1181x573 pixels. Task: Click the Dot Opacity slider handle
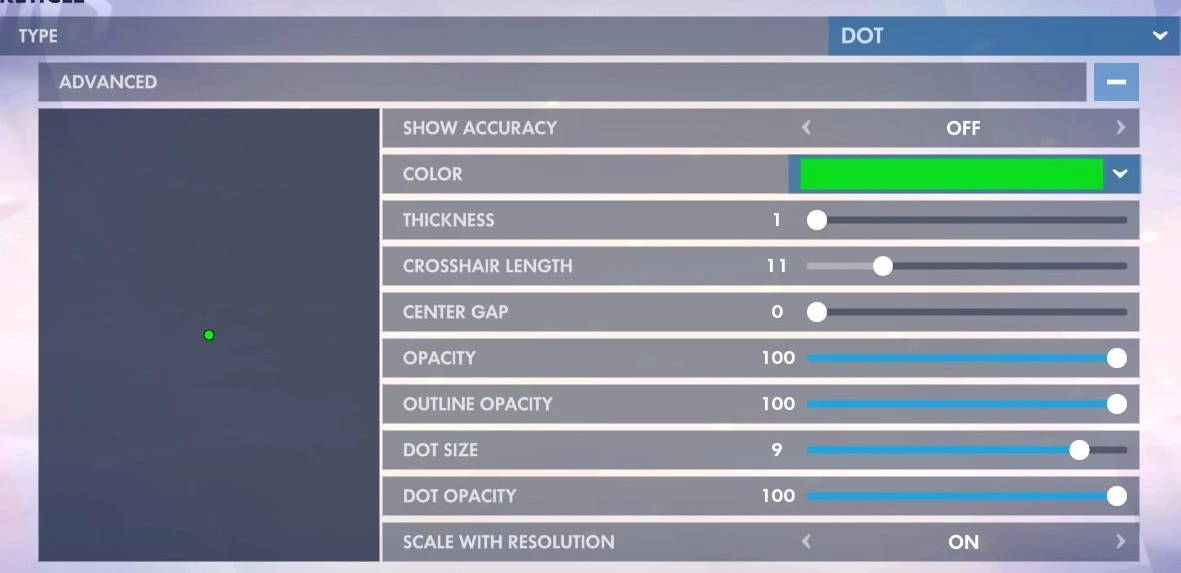(1117, 496)
